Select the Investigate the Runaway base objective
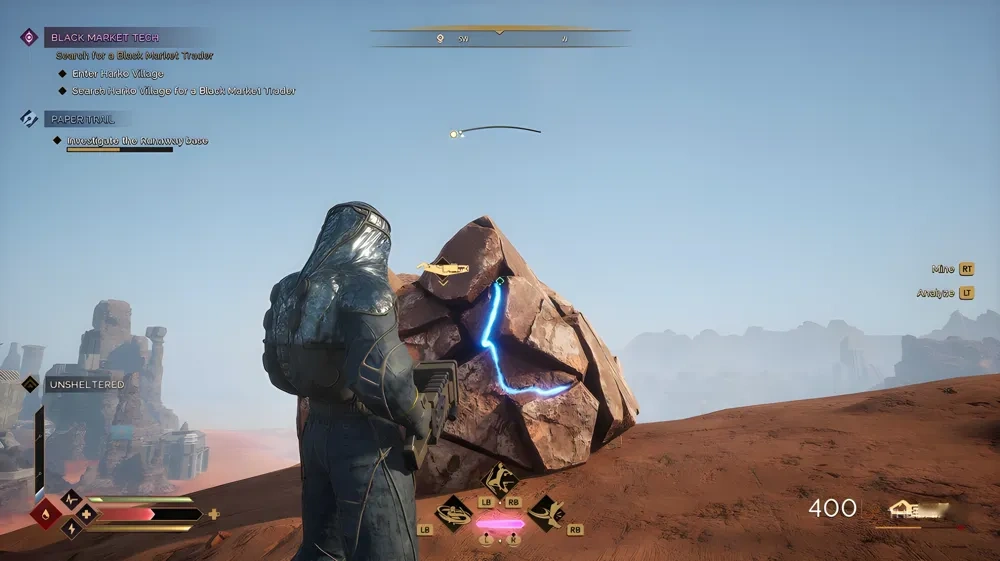The image size is (1000, 561). click(x=137, y=141)
